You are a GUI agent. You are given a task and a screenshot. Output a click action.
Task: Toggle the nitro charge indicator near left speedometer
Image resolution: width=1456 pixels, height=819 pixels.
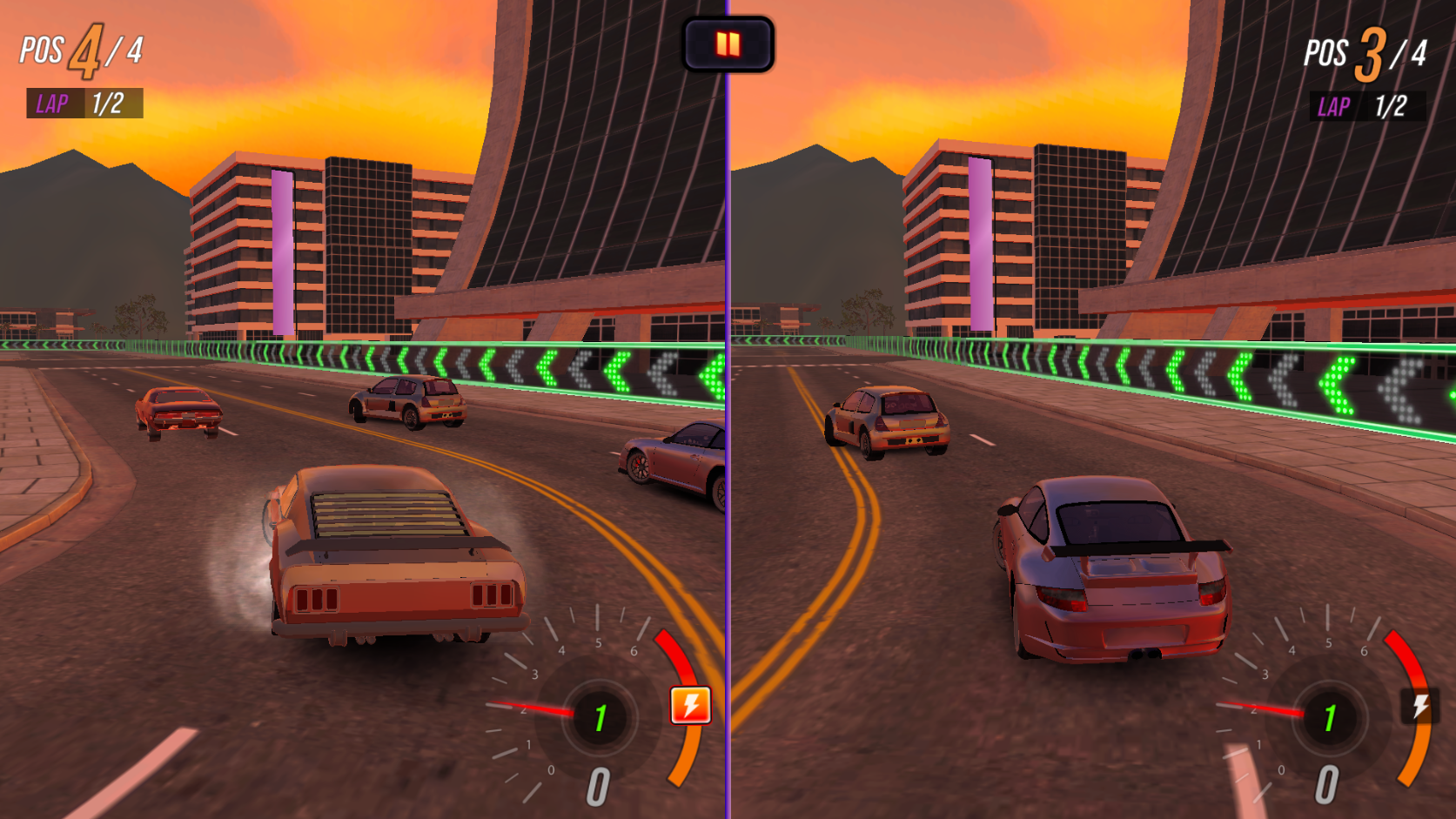click(688, 705)
